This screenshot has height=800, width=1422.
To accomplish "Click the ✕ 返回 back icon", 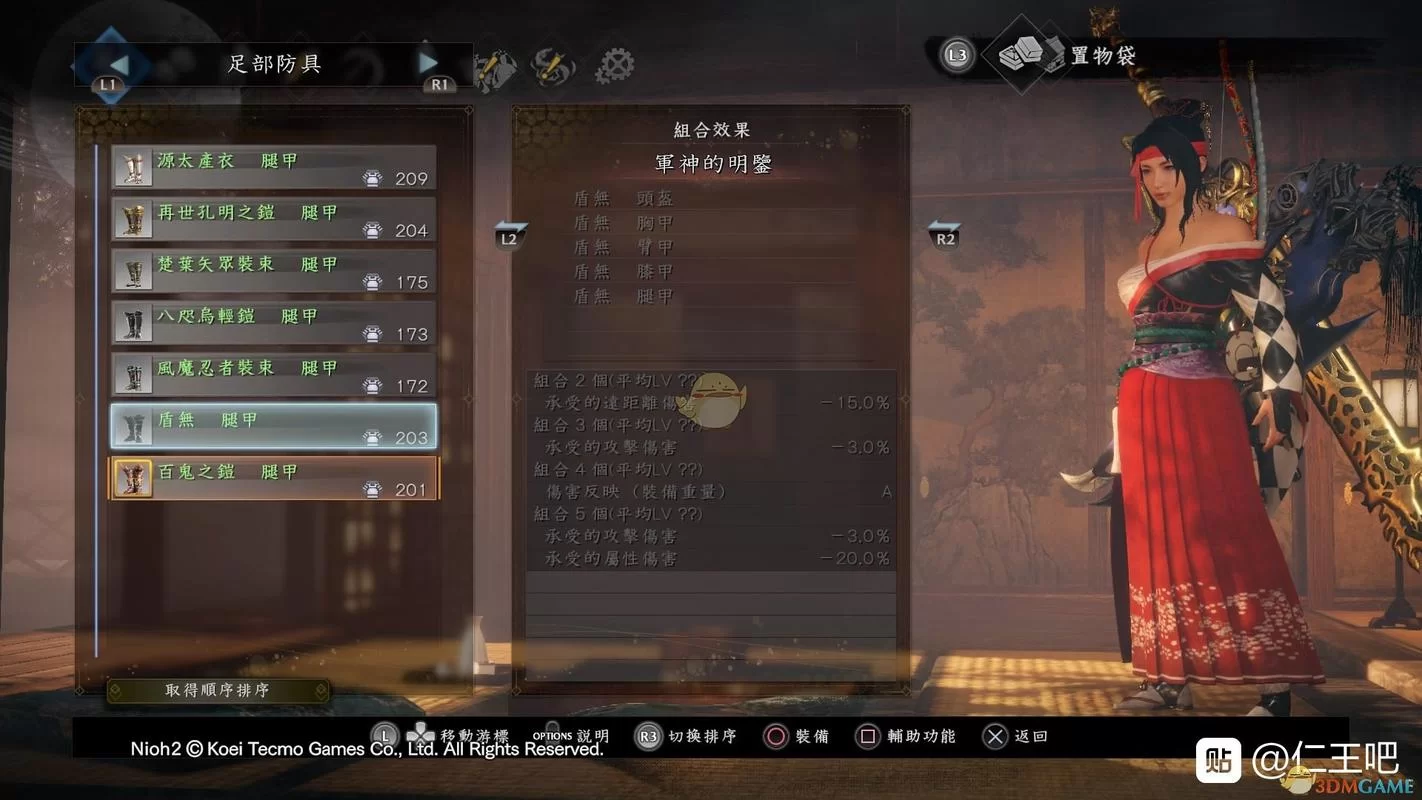I will click(x=995, y=736).
